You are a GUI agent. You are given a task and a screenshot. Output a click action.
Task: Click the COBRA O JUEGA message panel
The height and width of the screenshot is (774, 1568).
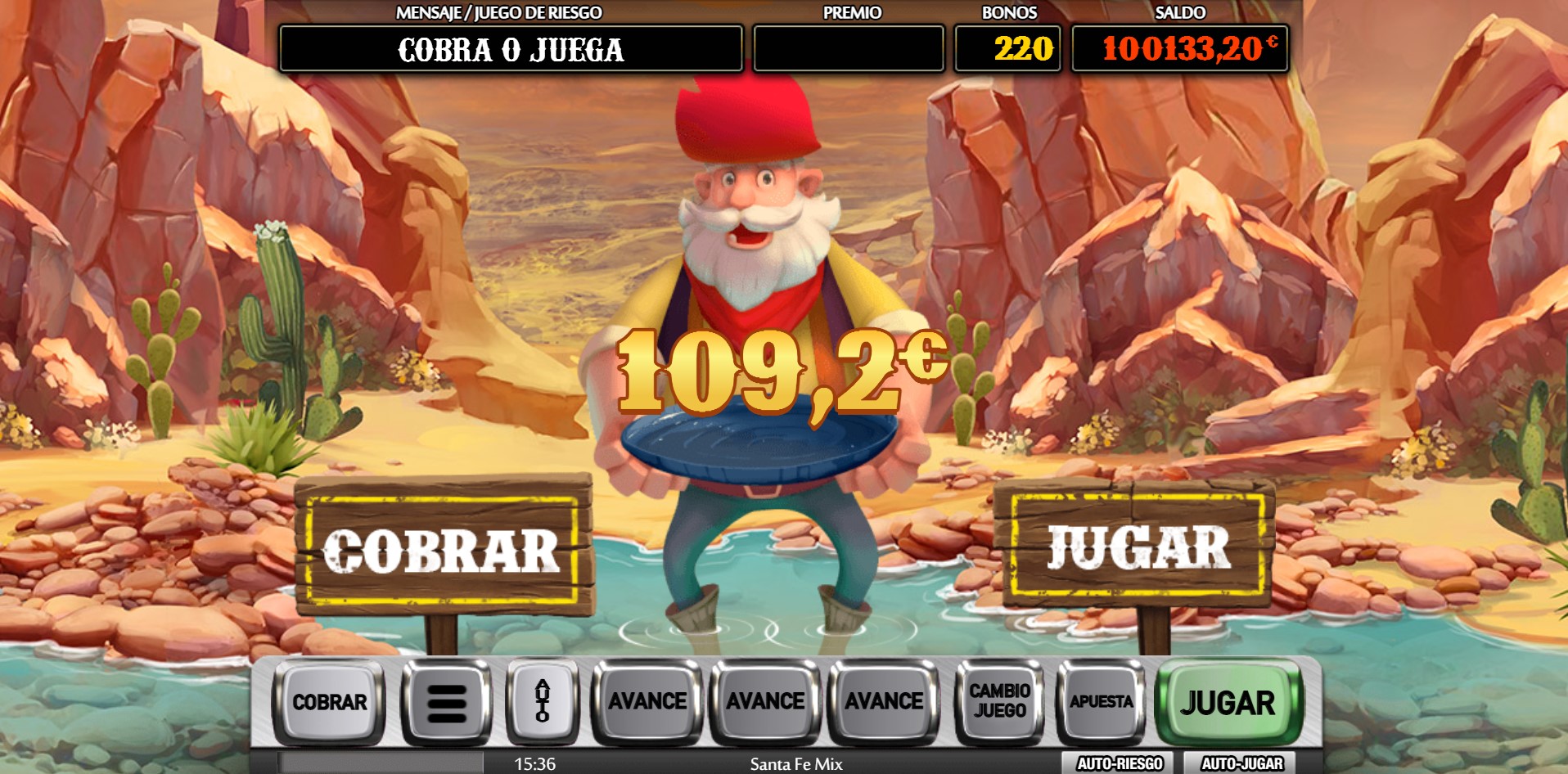coord(510,51)
